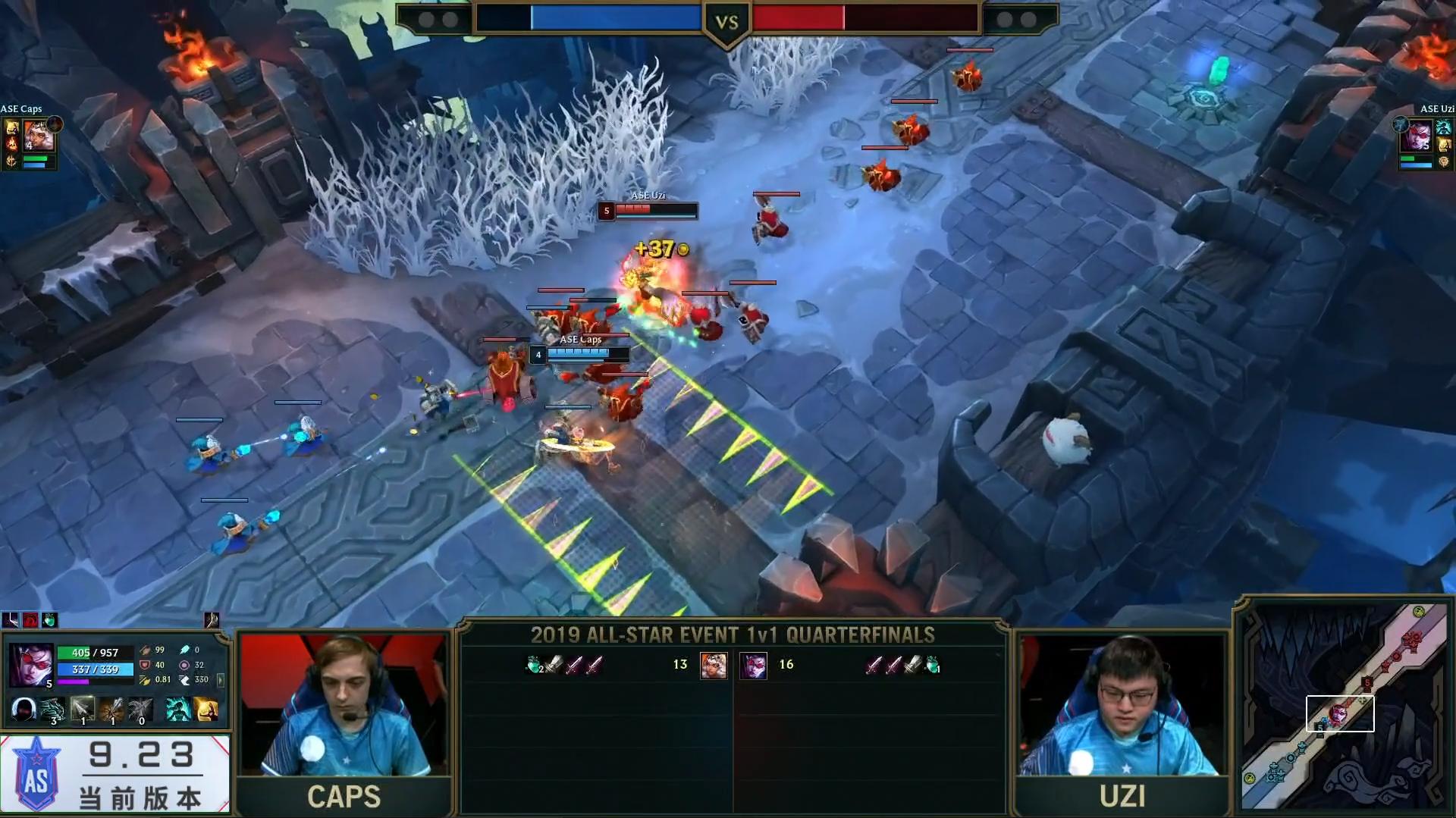The width and height of the screenshot is (1456, 818).
Task: Click the Final Hour ultimate icon
Action: [x=141, y=710]
